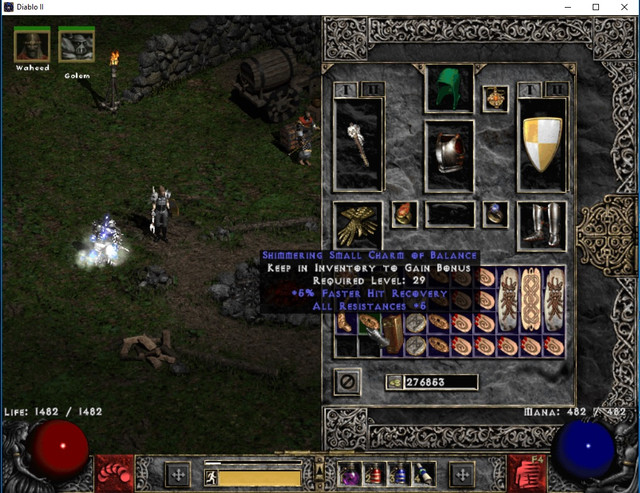Viewport: 640px width, 493px height.
Task: Pick up the equipped golden gloves
Action: tap(358, 225)
